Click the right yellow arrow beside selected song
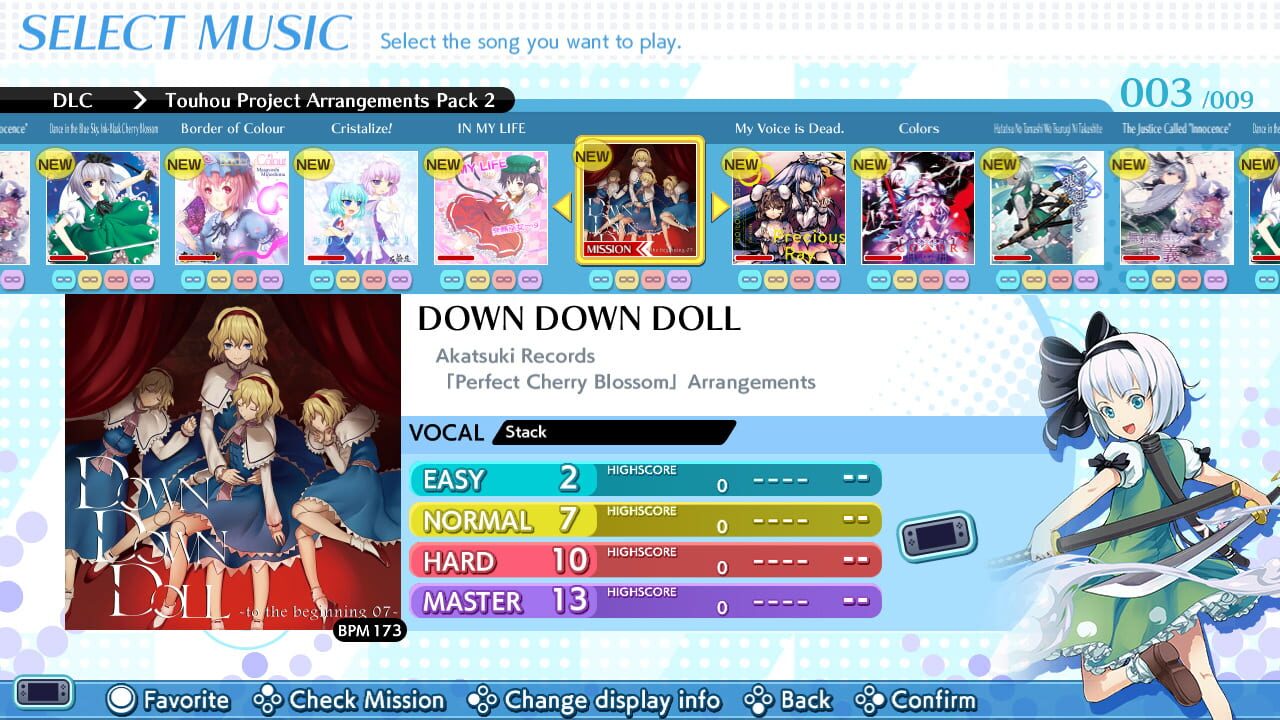Screen dimensions: 1280x720 click(719, 207)
